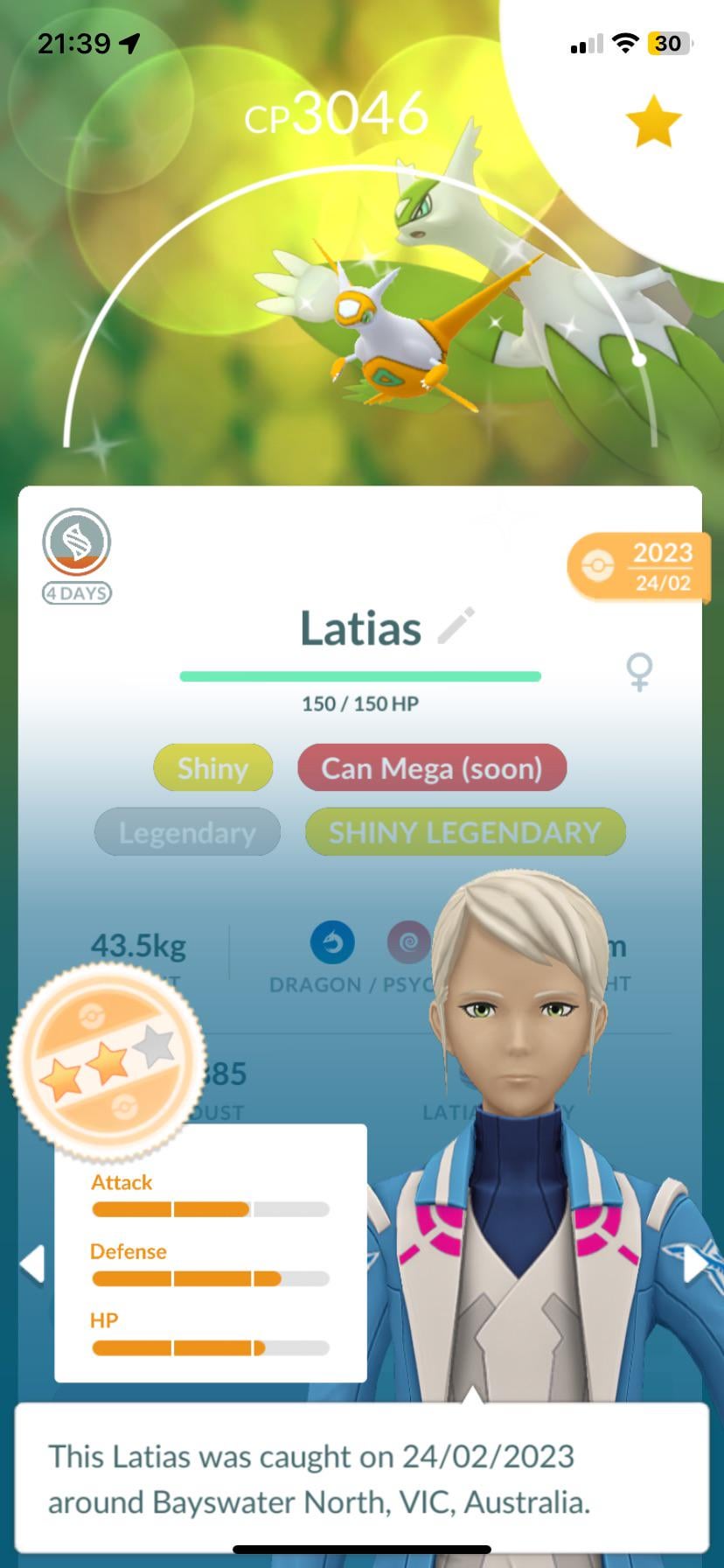Go to the next Pokémon with right arrow
The width and height of the screenshot is (724, 1568).
(695, 1264)
